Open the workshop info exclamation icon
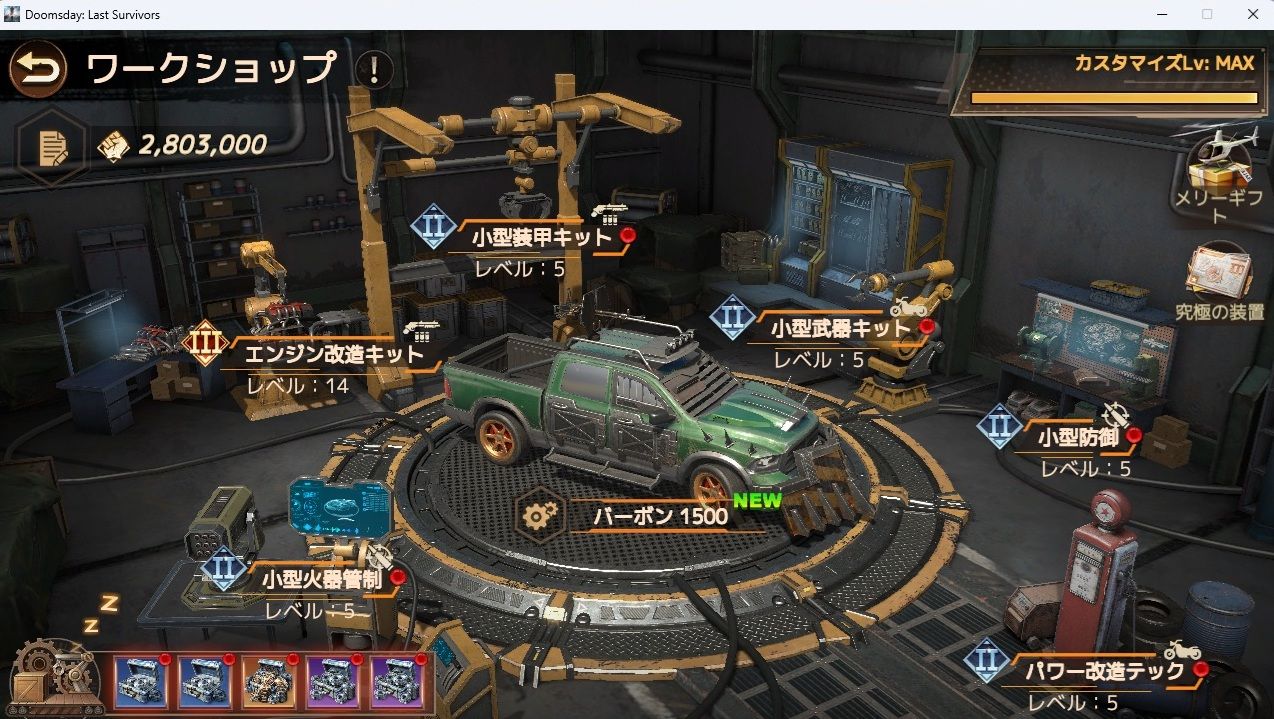 (x=374, y=69)
